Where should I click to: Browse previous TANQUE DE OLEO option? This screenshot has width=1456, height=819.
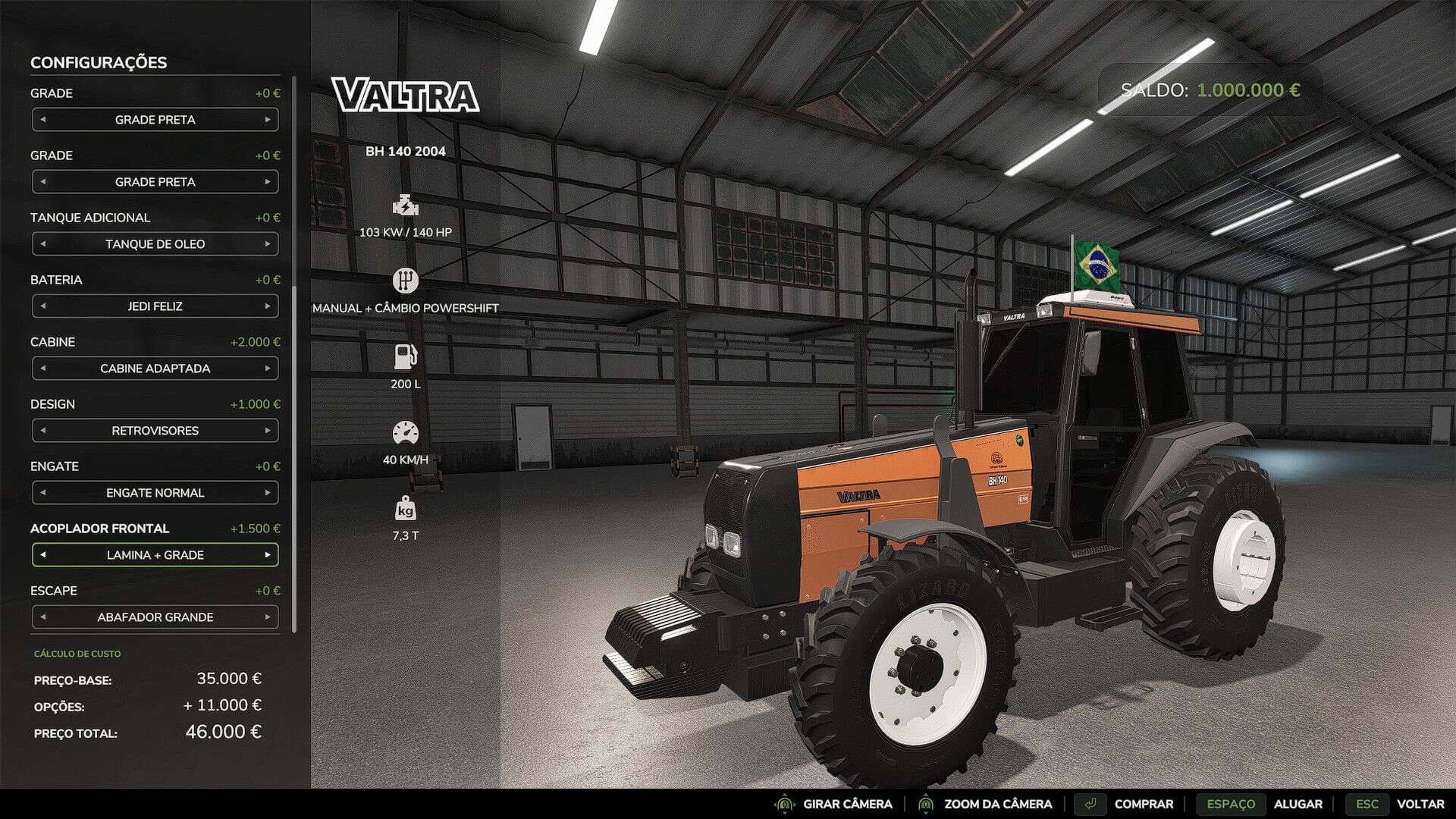pos(42,243)
